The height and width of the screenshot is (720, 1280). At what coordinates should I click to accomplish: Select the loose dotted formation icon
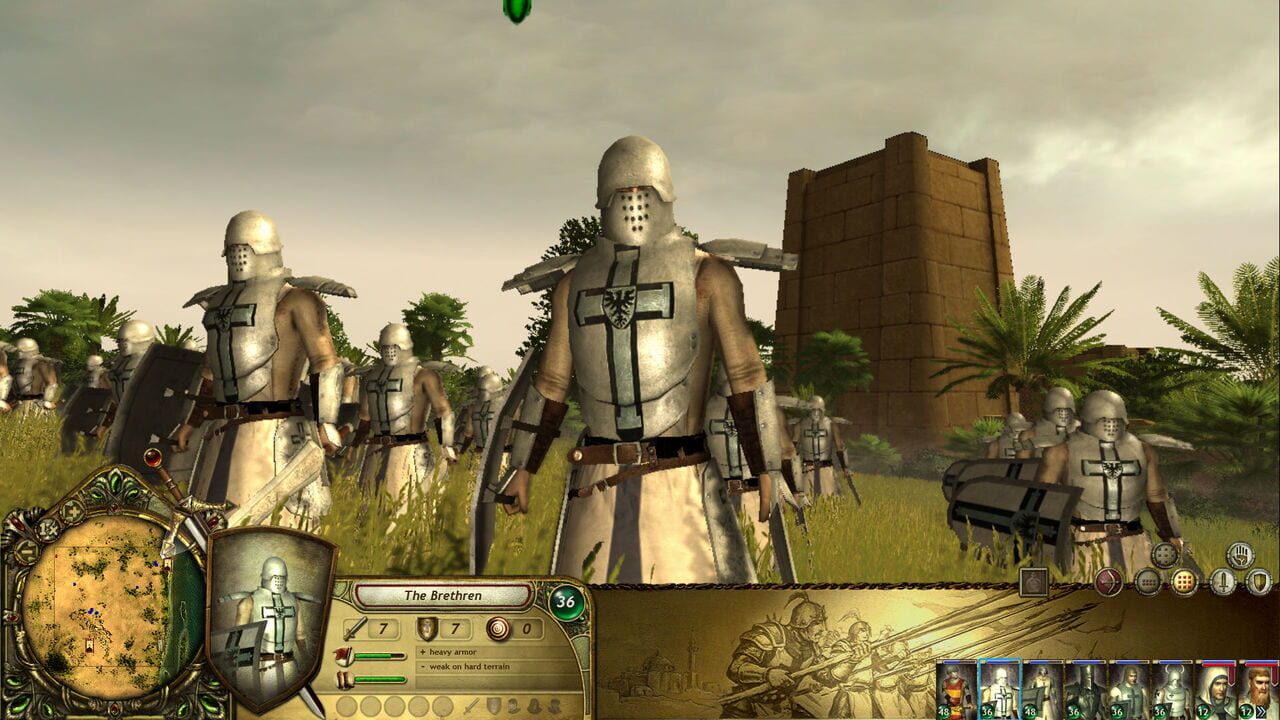pos(1149,583)
